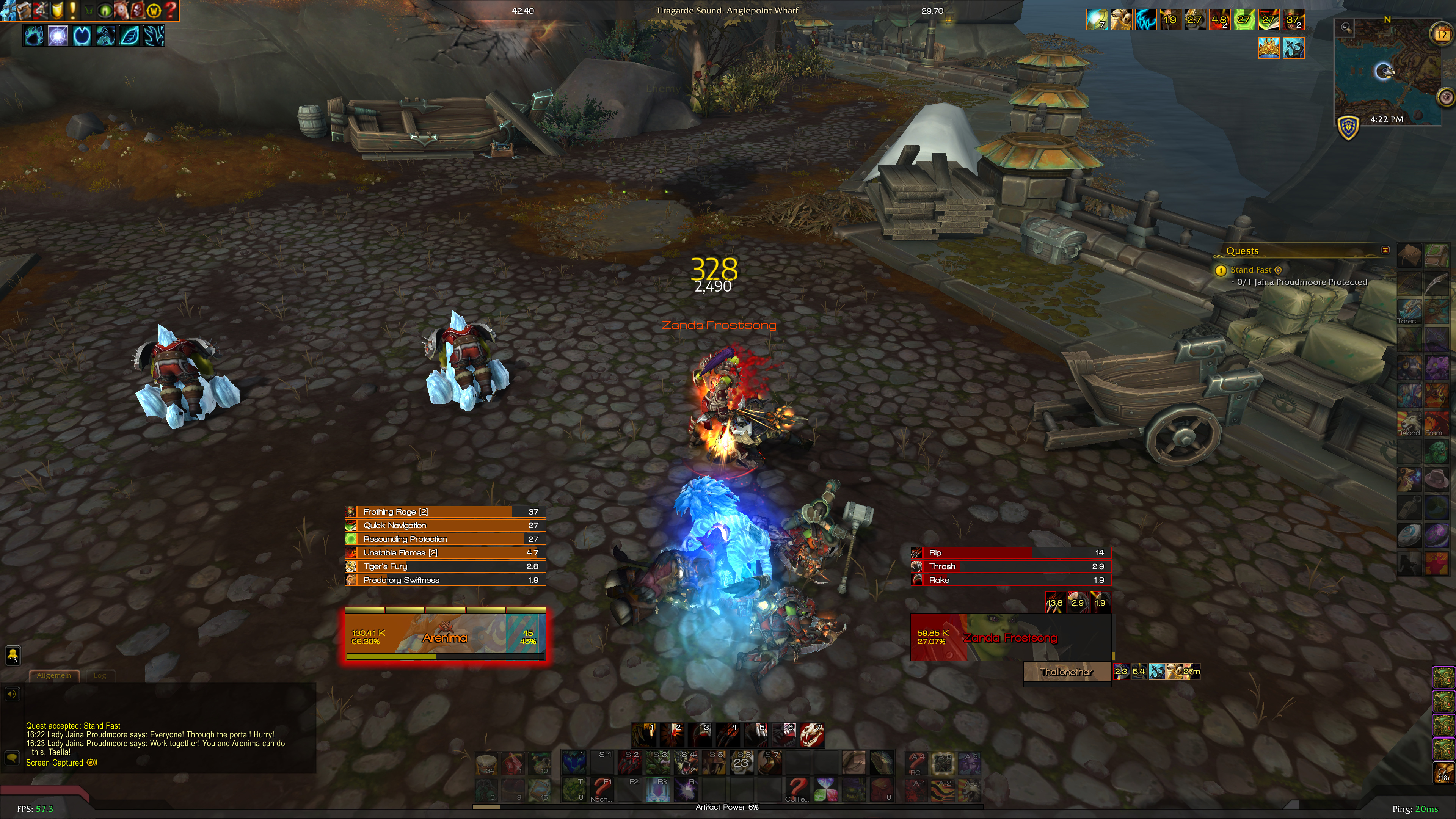The width and height of the screenshot is (1456, 819).
Task: Open the calendar button showing 12
Action: click(x=1442, y=35)
